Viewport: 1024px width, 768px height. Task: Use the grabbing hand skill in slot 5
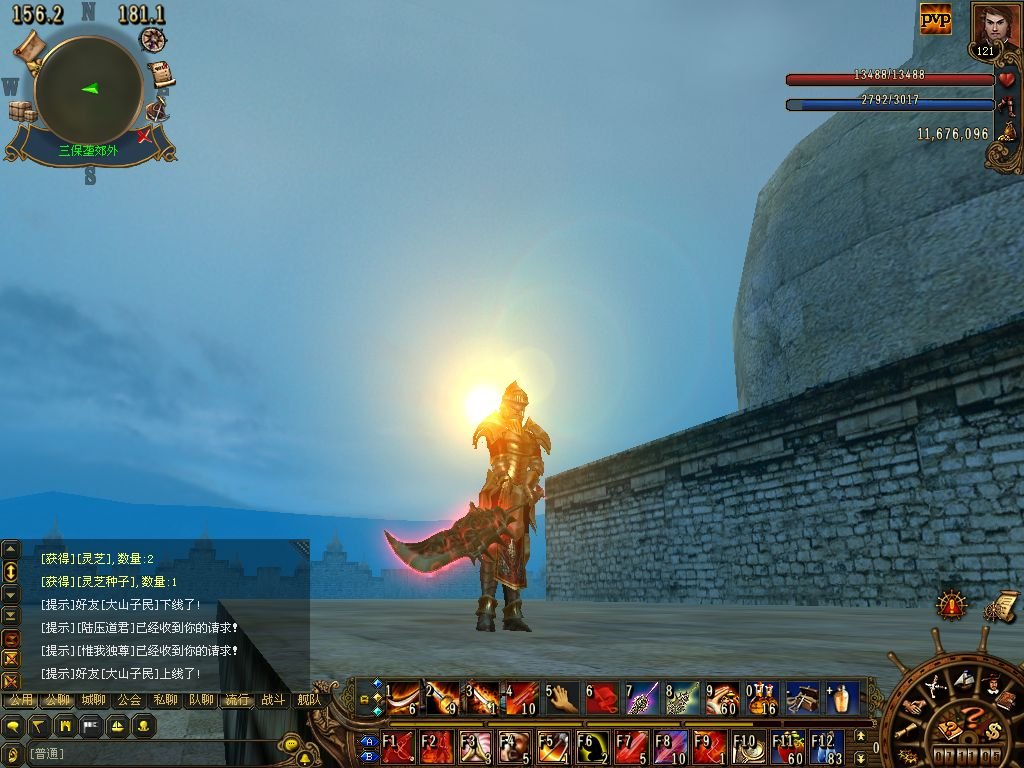tap(563, 698)
